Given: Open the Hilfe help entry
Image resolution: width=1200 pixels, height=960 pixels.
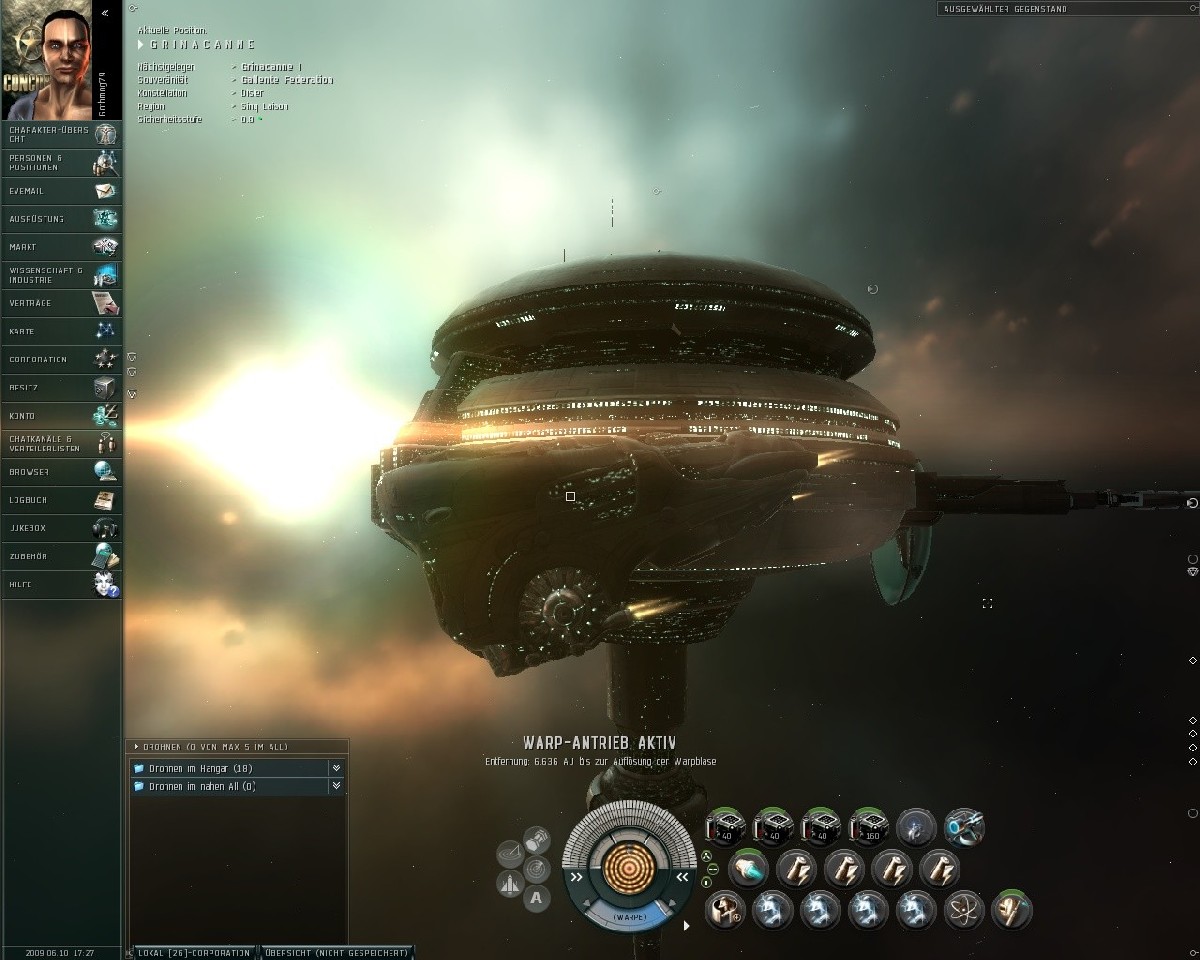Looking at the screenshot, I should tap(61, 584).
